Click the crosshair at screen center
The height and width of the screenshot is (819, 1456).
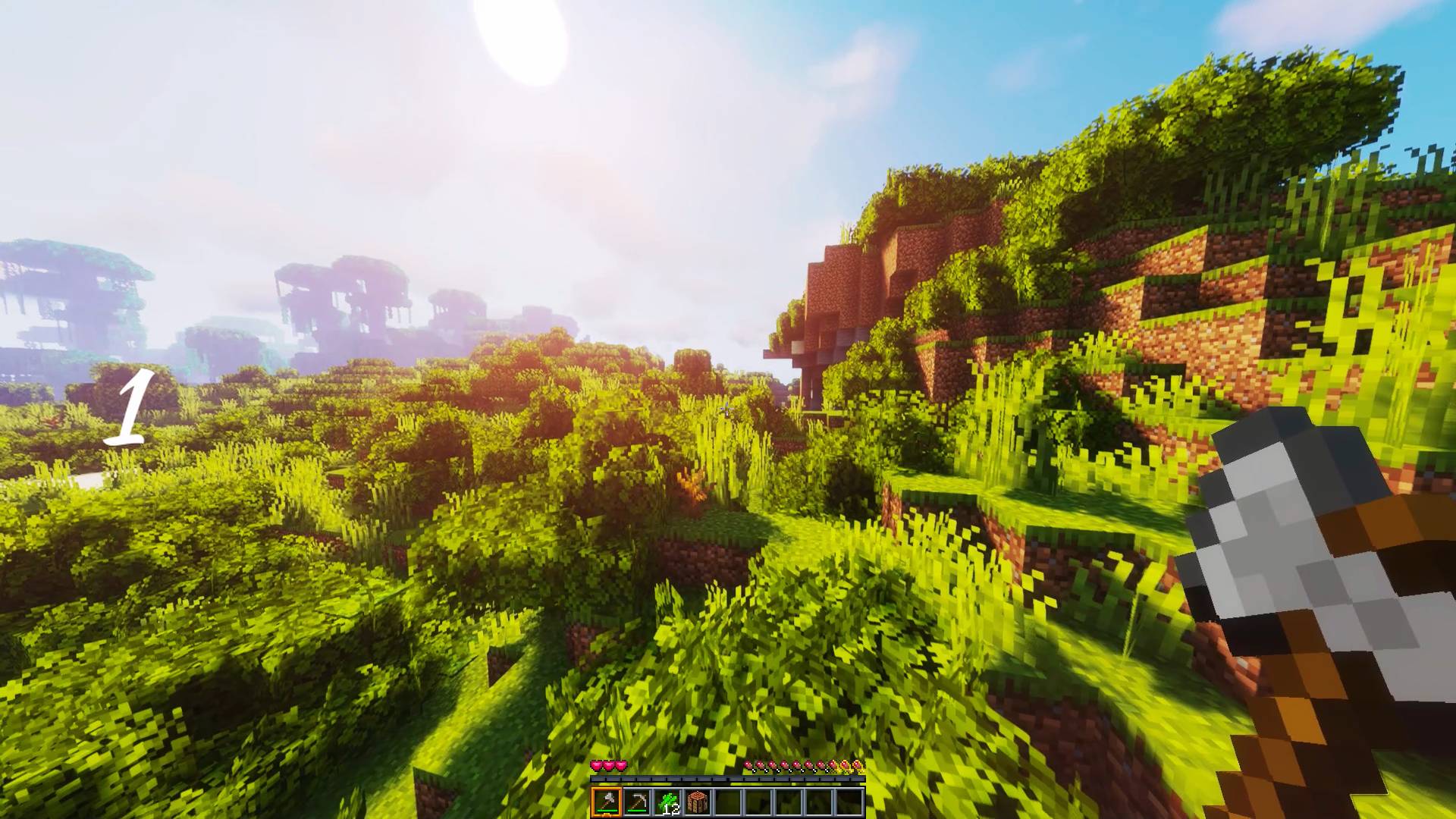tap(728, 409)
